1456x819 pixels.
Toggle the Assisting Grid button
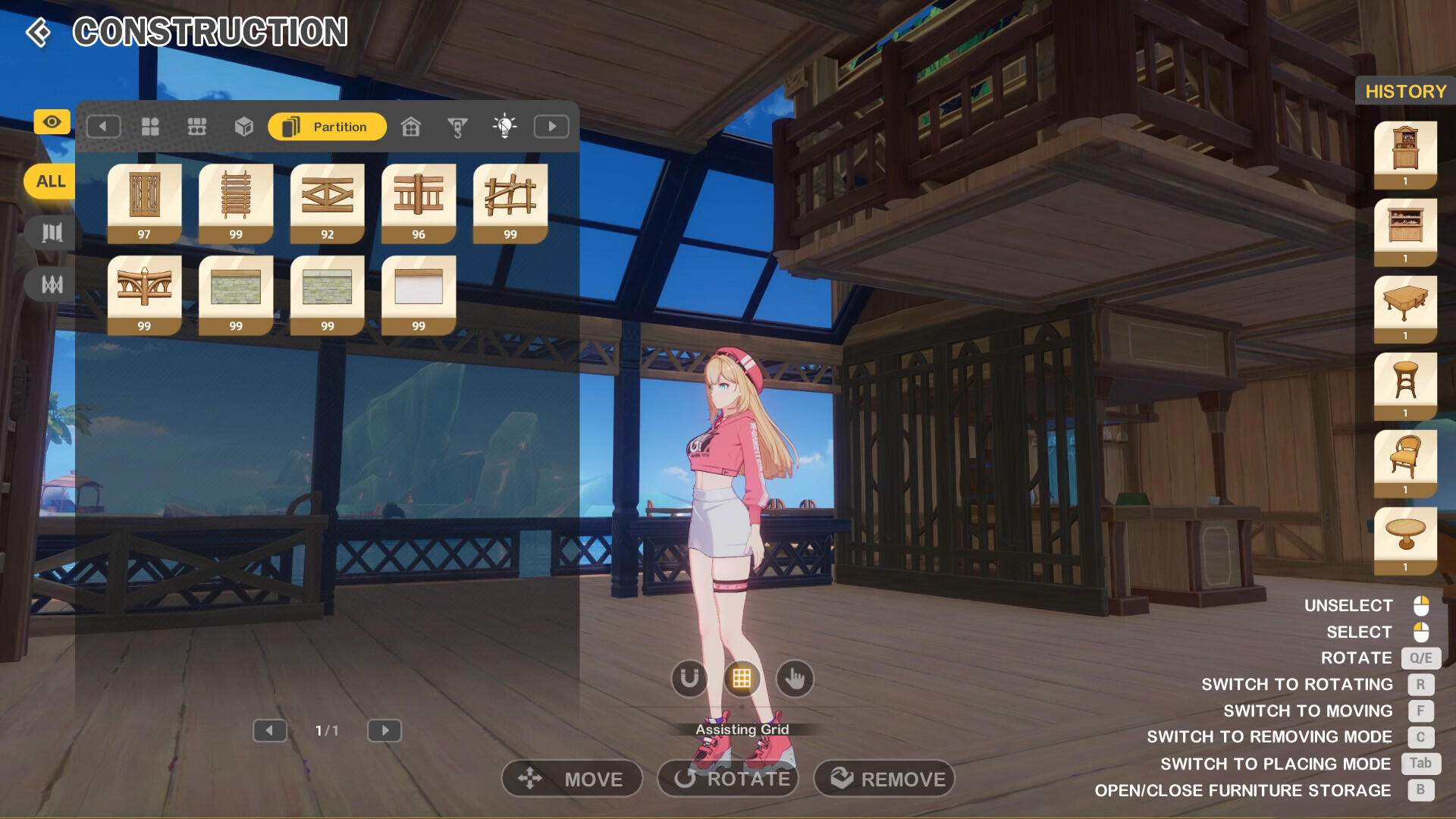742,679
